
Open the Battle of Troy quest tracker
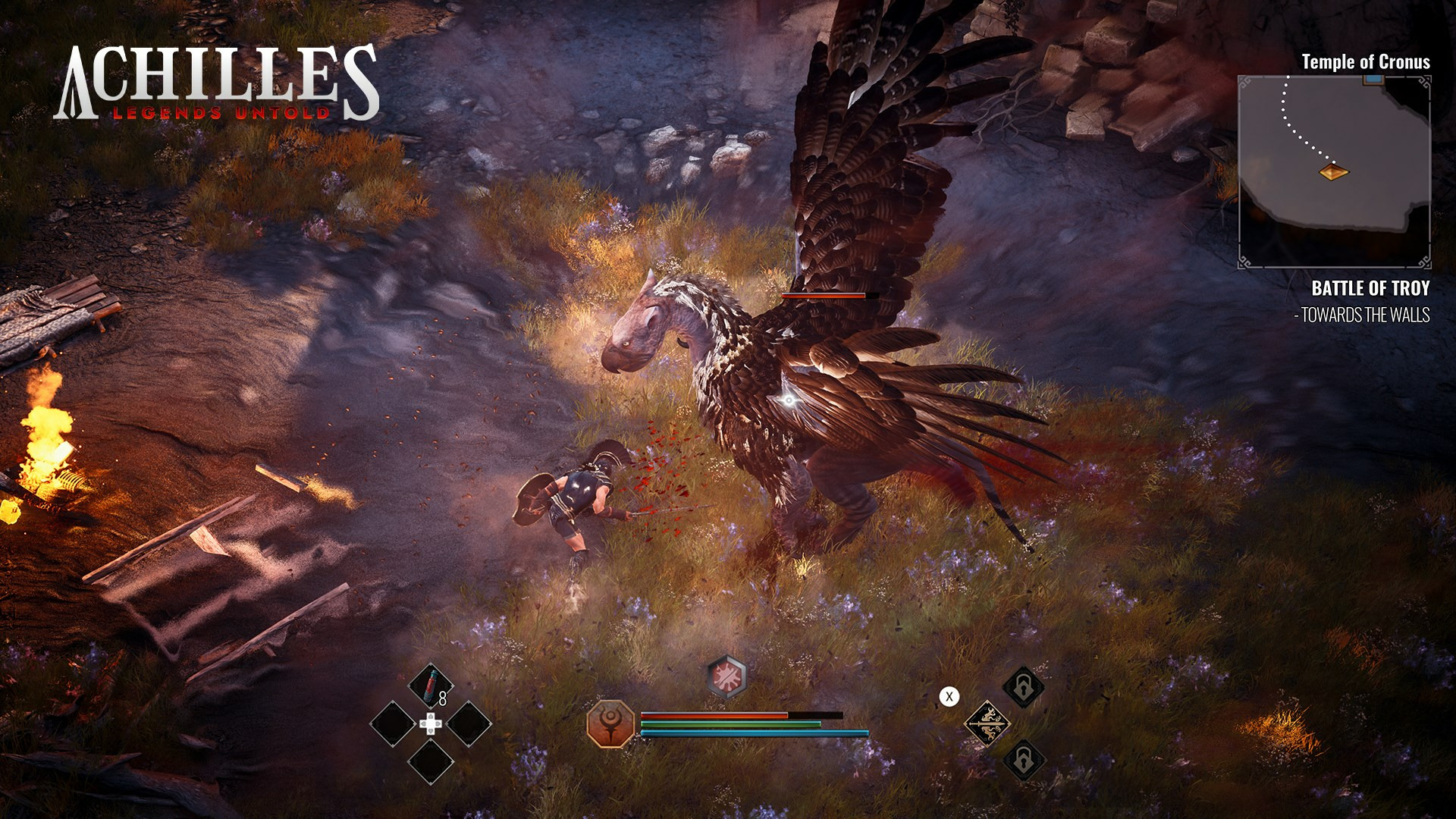(x=1370, y=288)
